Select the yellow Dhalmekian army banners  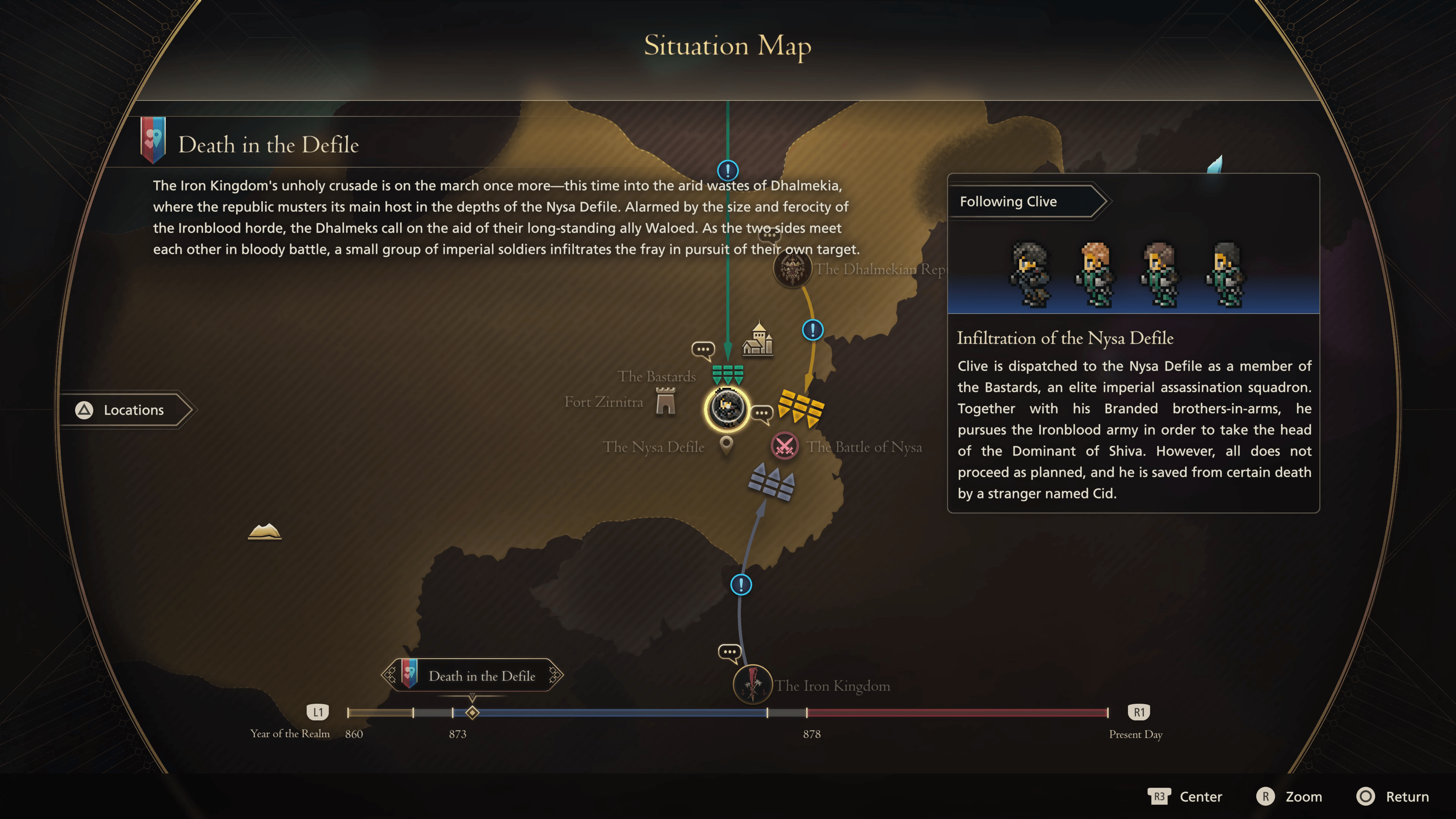coord(802,407)
